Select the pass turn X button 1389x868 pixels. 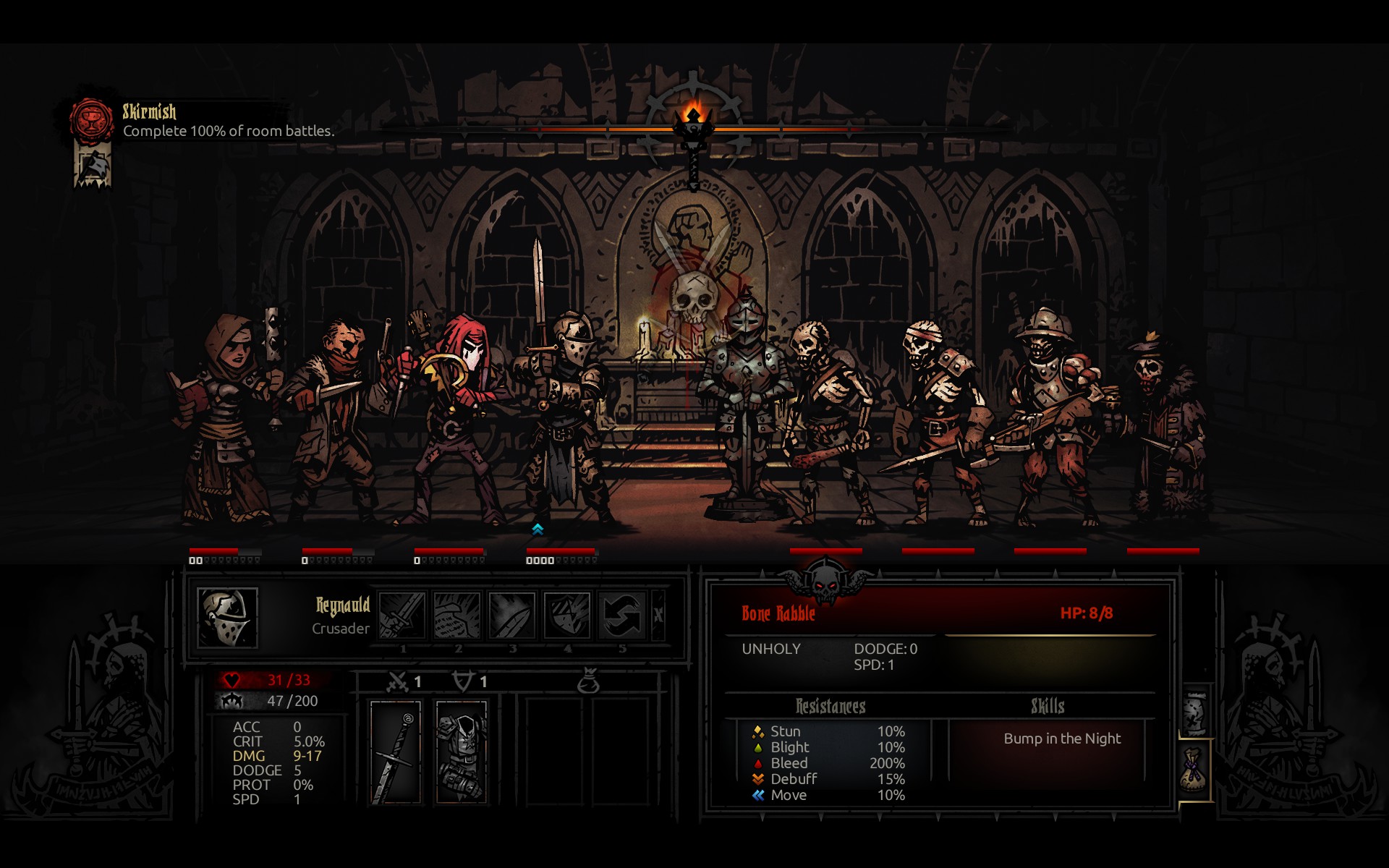tap(658, 616)
